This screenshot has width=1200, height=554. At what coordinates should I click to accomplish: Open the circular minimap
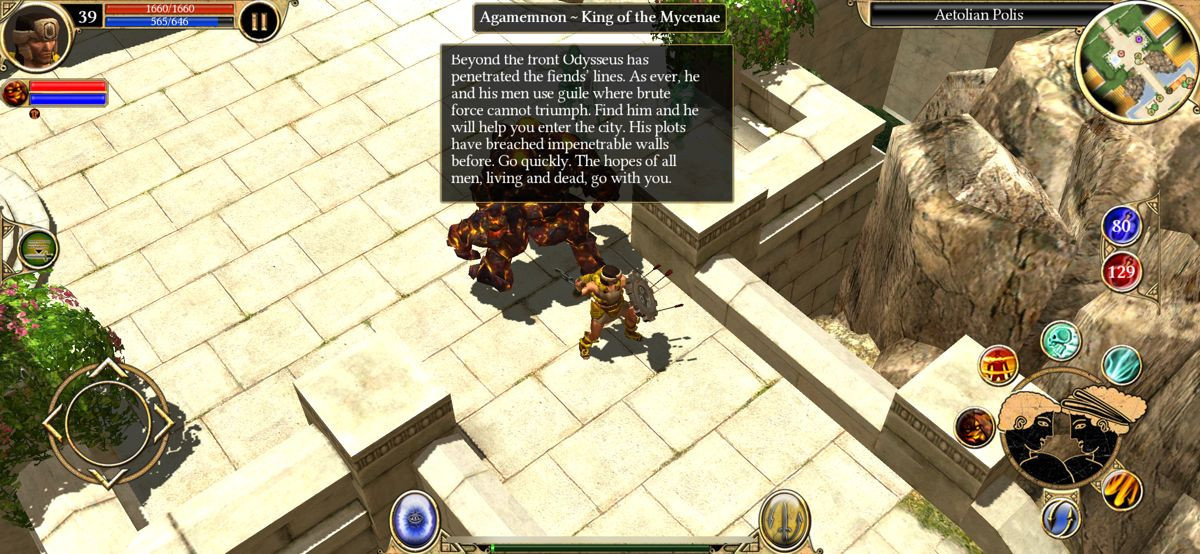1137,62
